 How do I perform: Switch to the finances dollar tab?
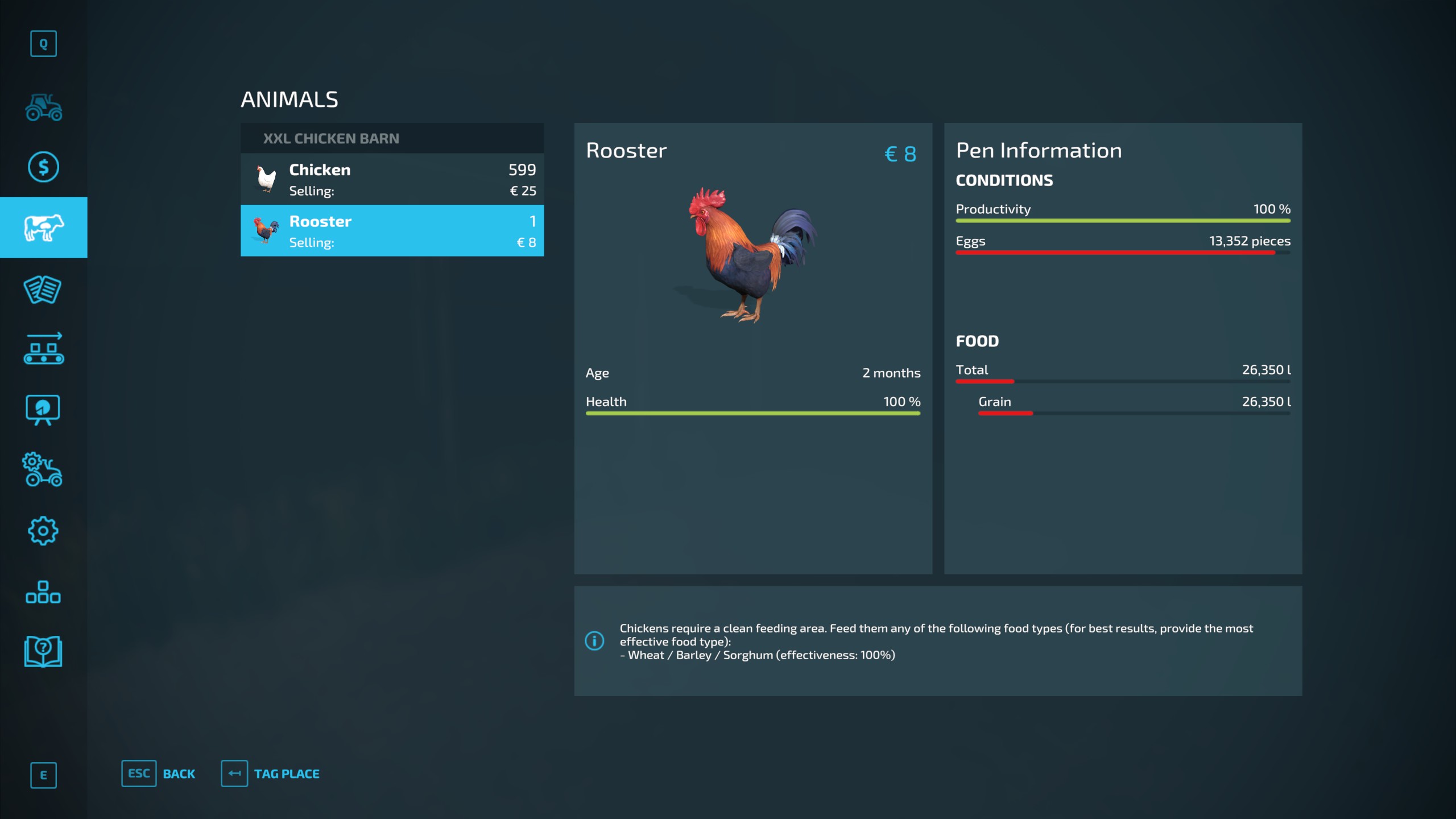coord(43,167)
